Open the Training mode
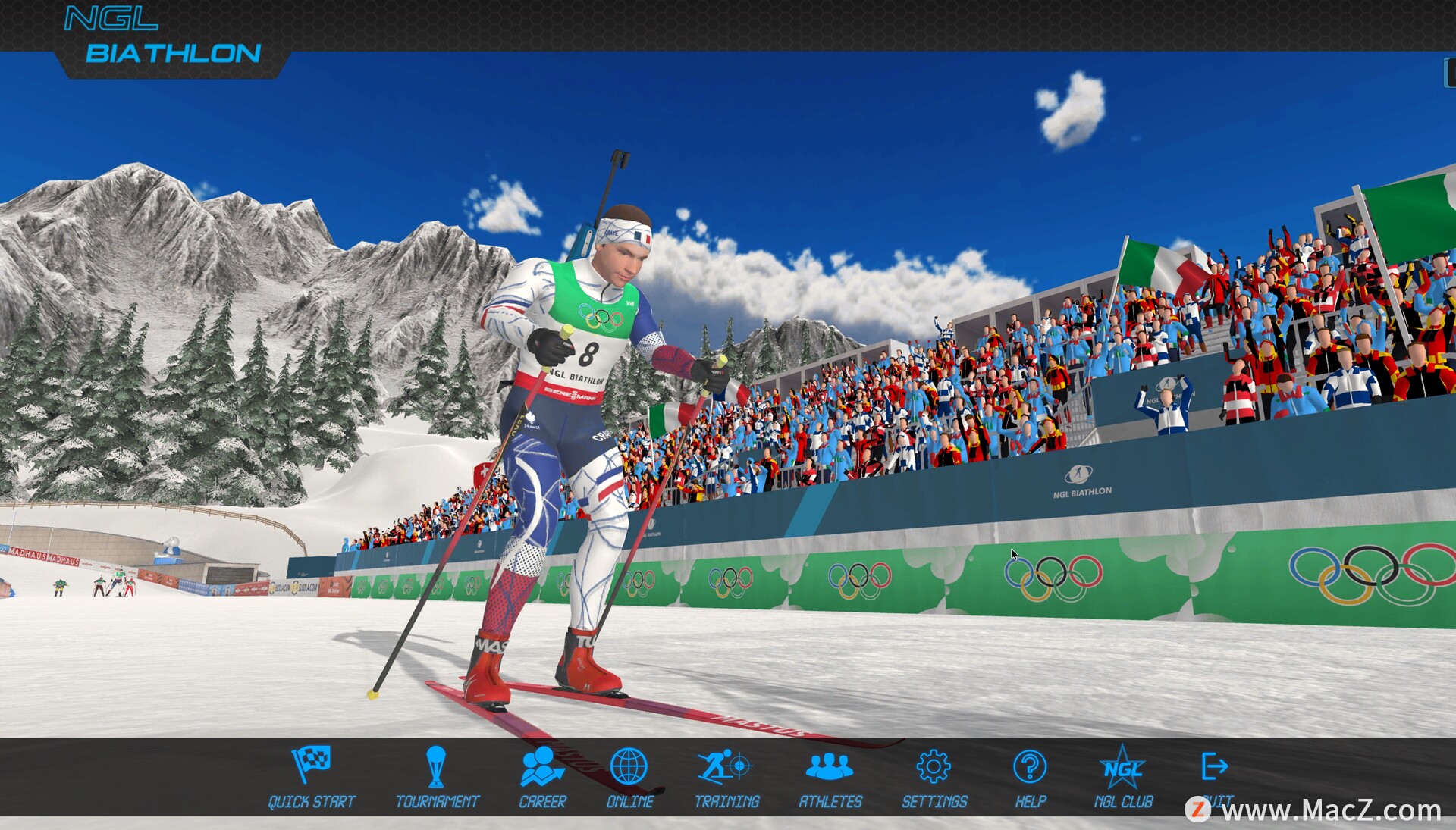The width and height of the screenshot is (1456, 830). (x=726, y=776)
